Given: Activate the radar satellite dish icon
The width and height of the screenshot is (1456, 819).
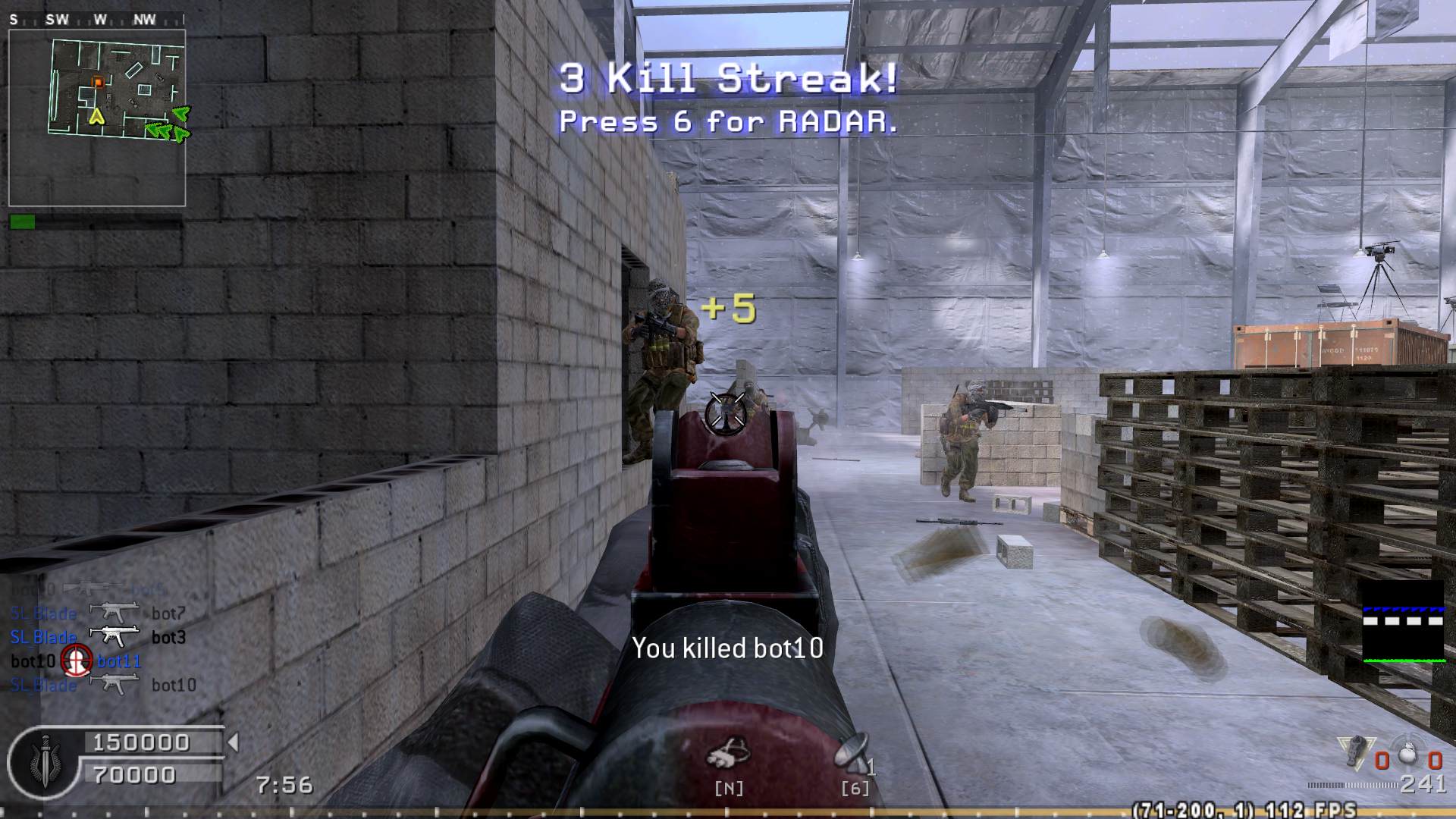Looking at the screenshot, I should click(x=852, y=752).
